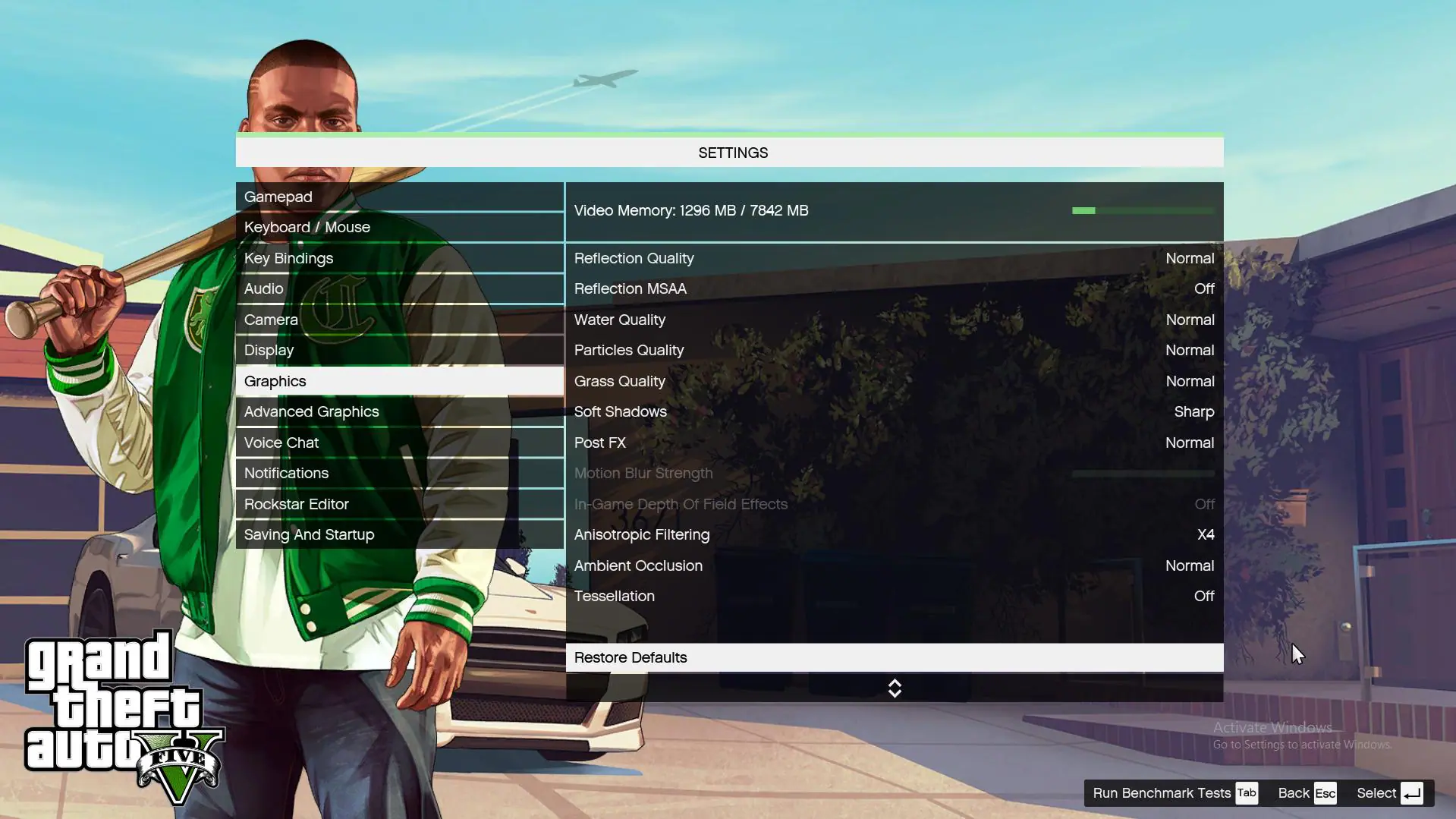The width and height of the screenshot is (1456, 819).
Task: Open Saving And Startup options
Action: [x=308, y=534]
